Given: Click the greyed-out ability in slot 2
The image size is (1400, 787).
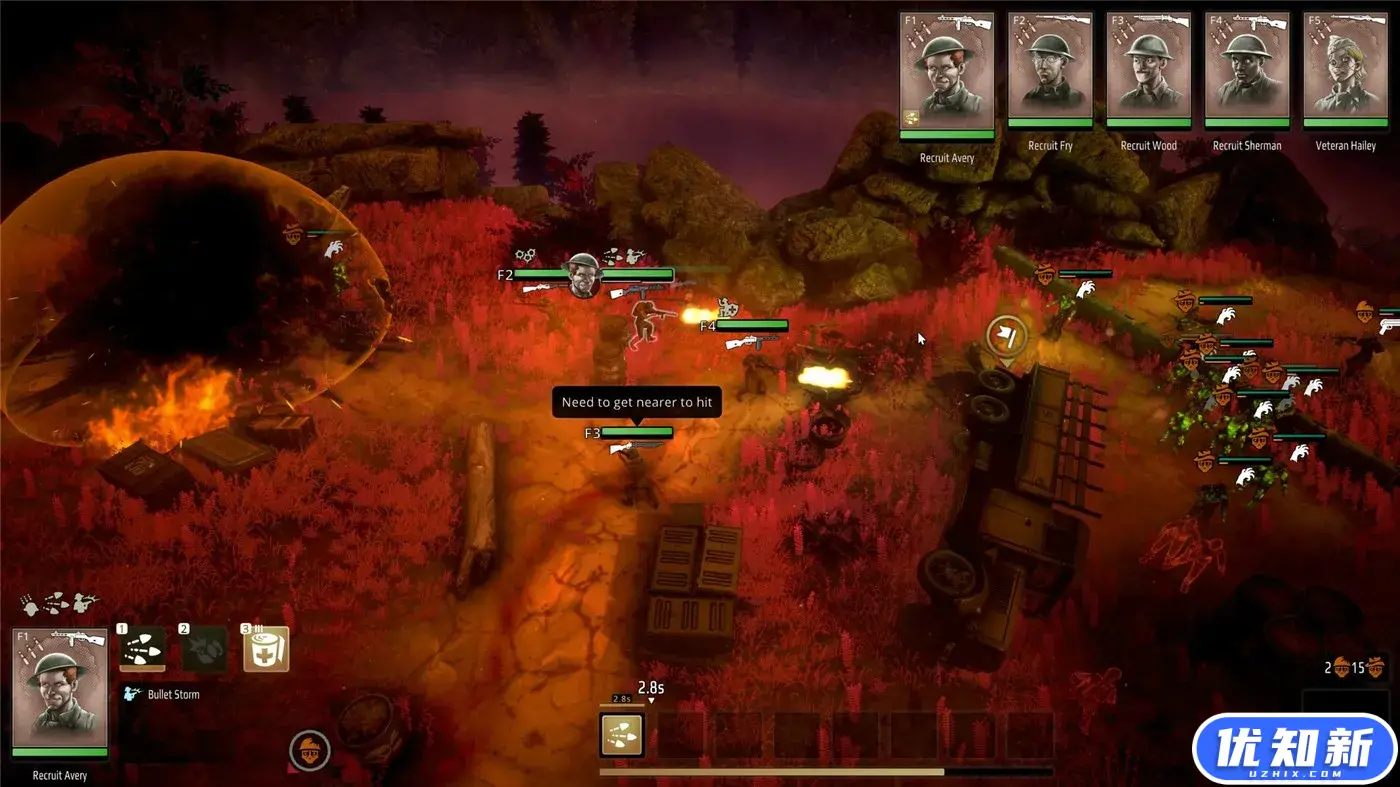Looking at the screenshot, I should click(x=204, y=650).
